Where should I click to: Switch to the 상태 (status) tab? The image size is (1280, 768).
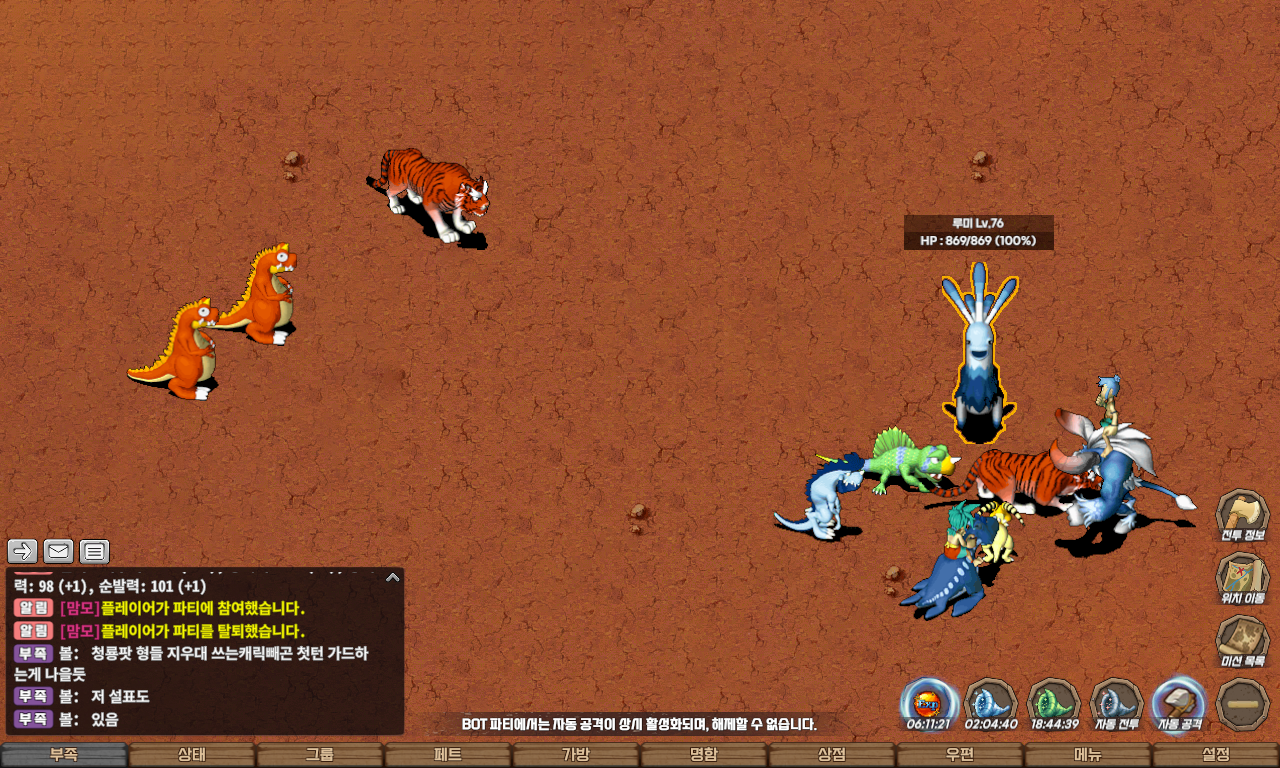[x=192, y=755]
